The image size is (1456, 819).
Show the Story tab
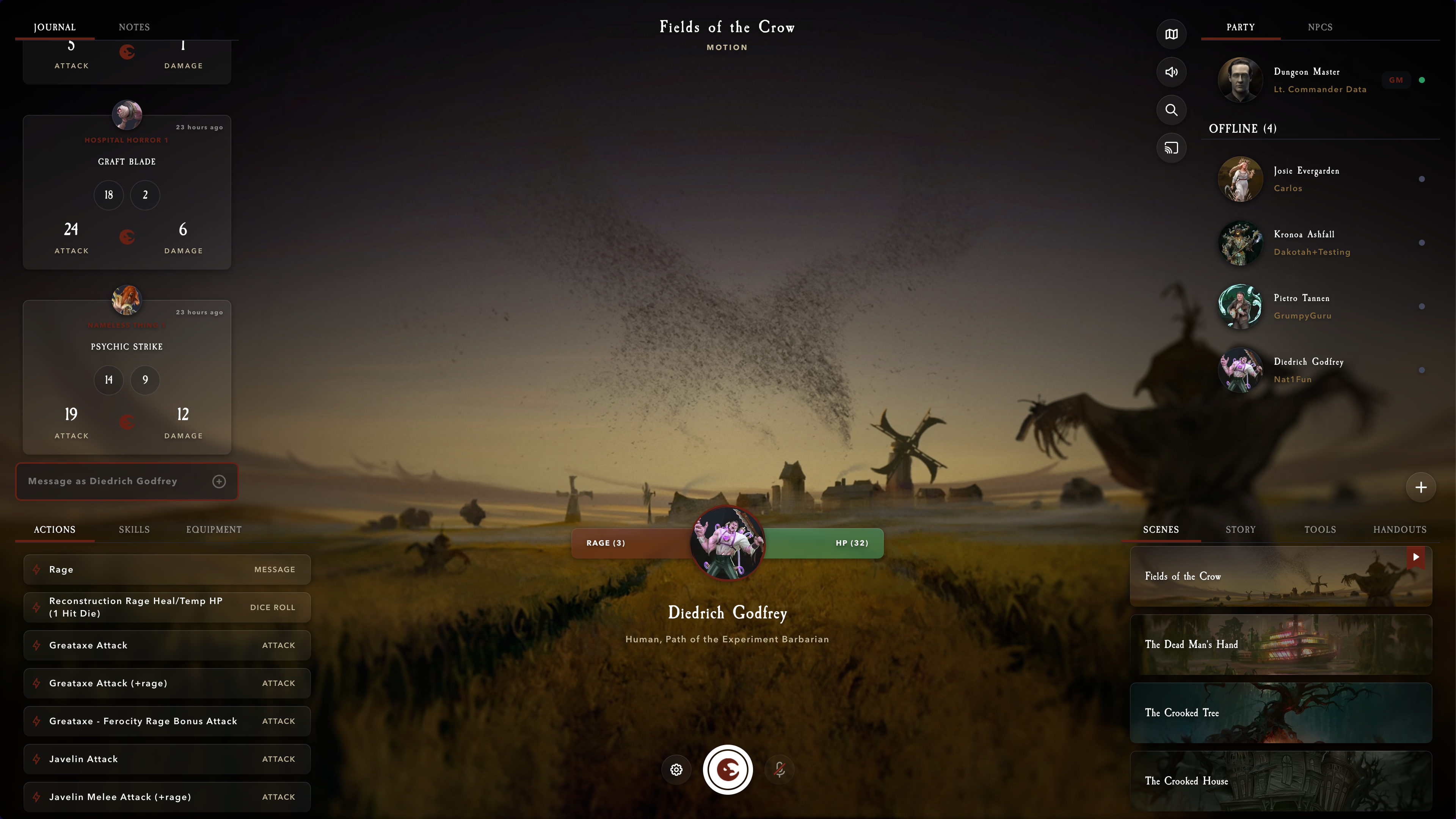[1240, 530]
